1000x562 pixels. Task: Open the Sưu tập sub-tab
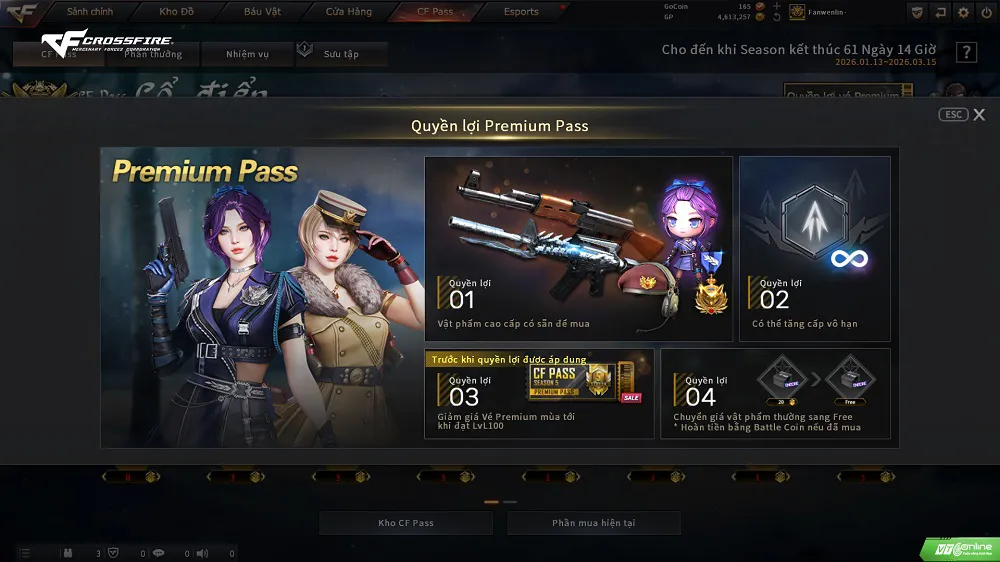tap(341, 54)
